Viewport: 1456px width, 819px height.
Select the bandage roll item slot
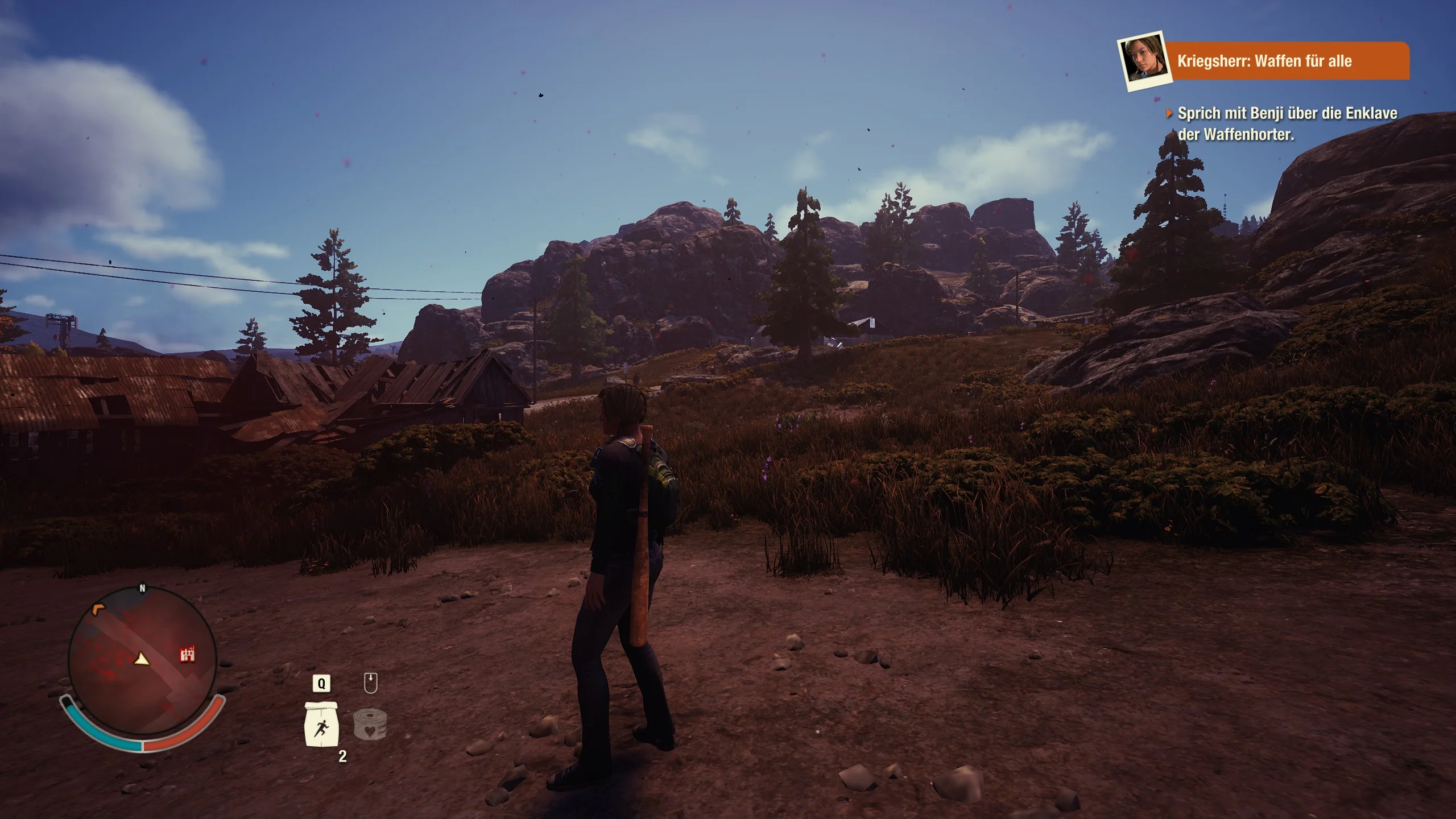pyautogui.click(x=370, y=724)
